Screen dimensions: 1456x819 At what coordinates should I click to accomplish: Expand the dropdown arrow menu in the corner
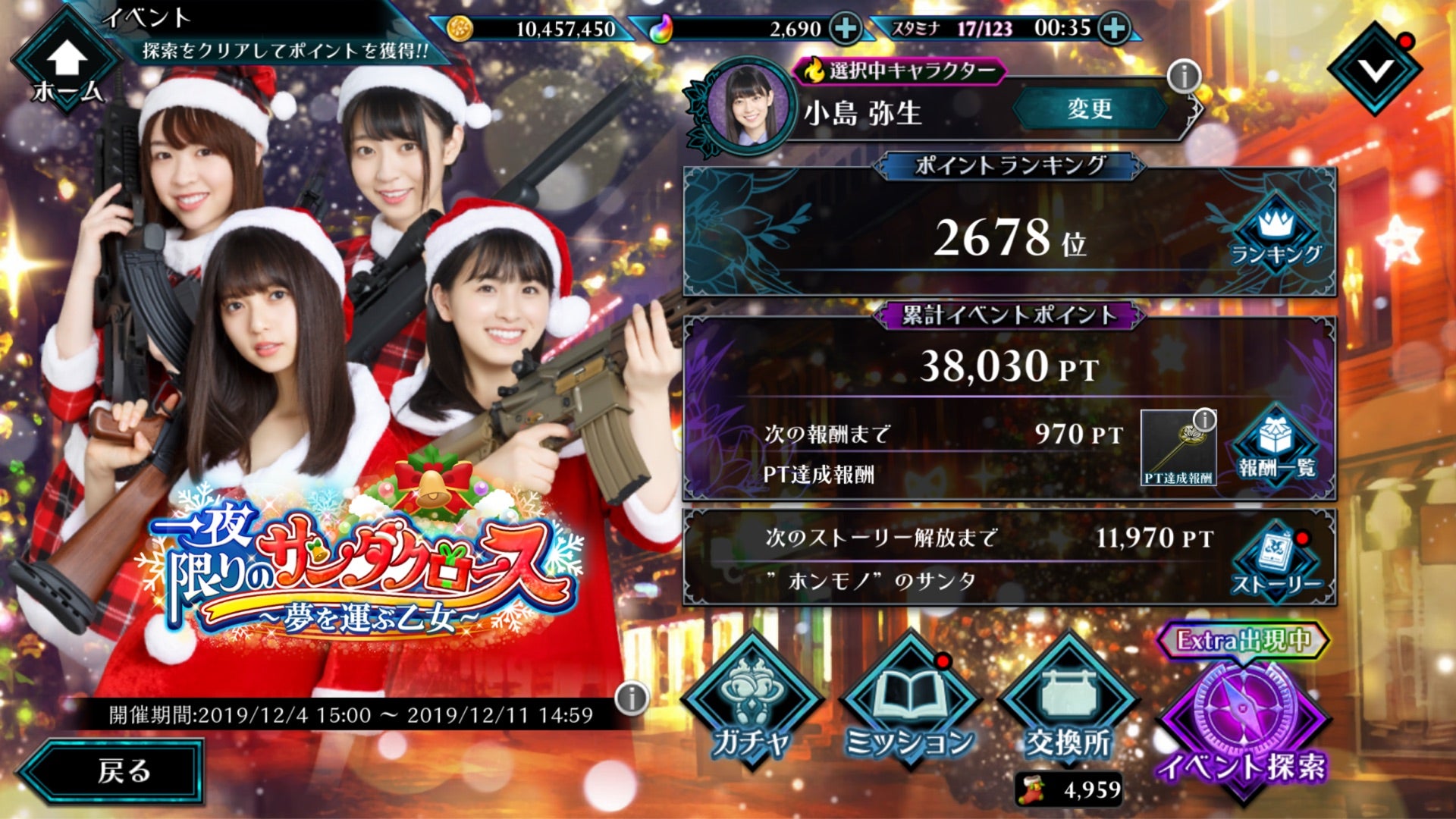click(1374, 70)
